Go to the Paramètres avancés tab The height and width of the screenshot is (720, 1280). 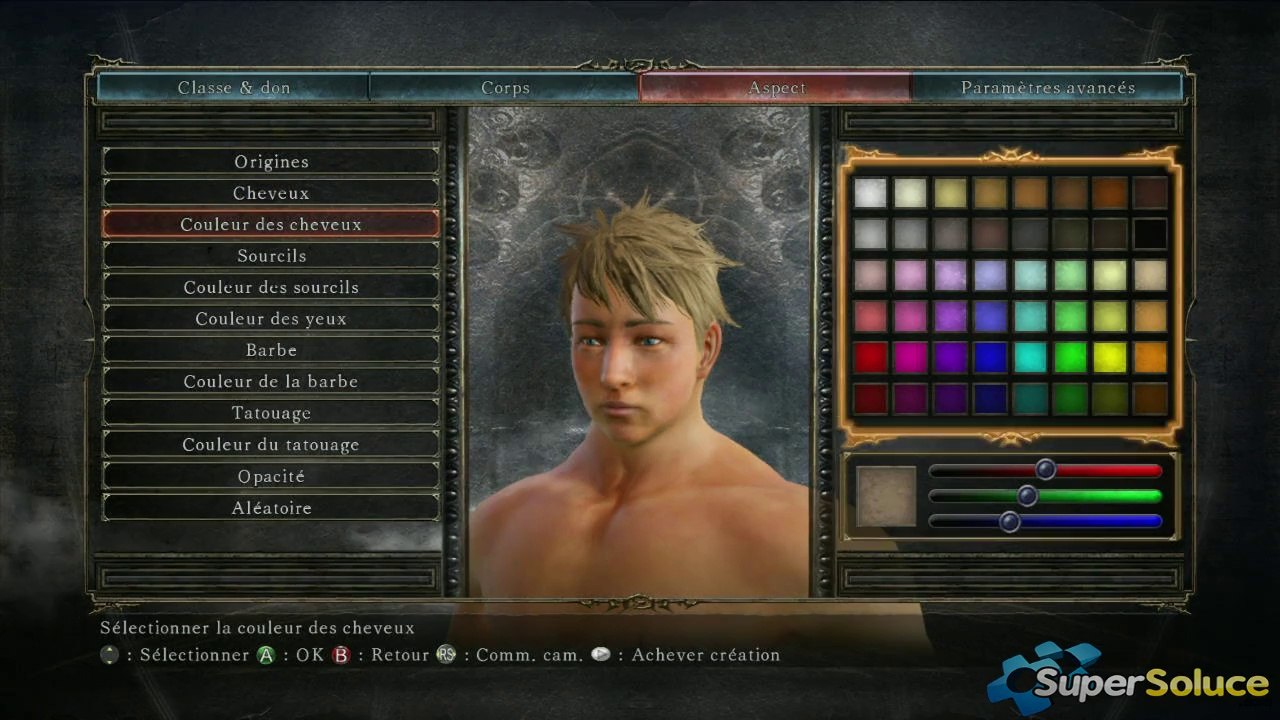[x=1047, y=88]
